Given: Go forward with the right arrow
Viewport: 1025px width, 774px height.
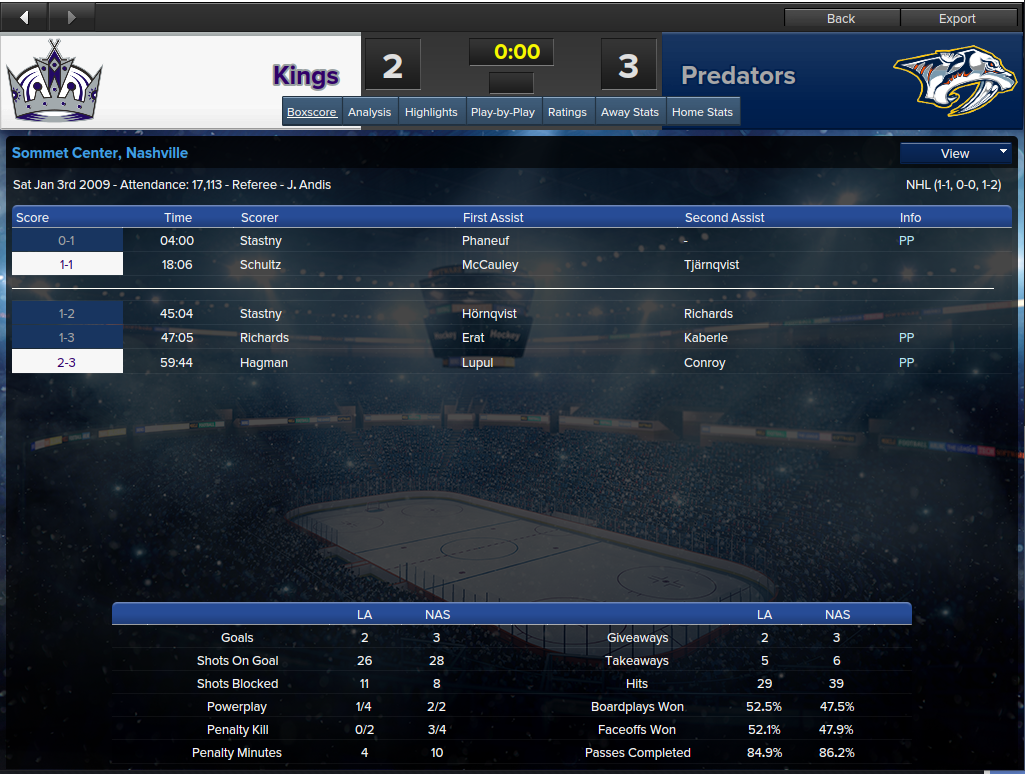Looking at the screenshot, I should pos(71,17).
